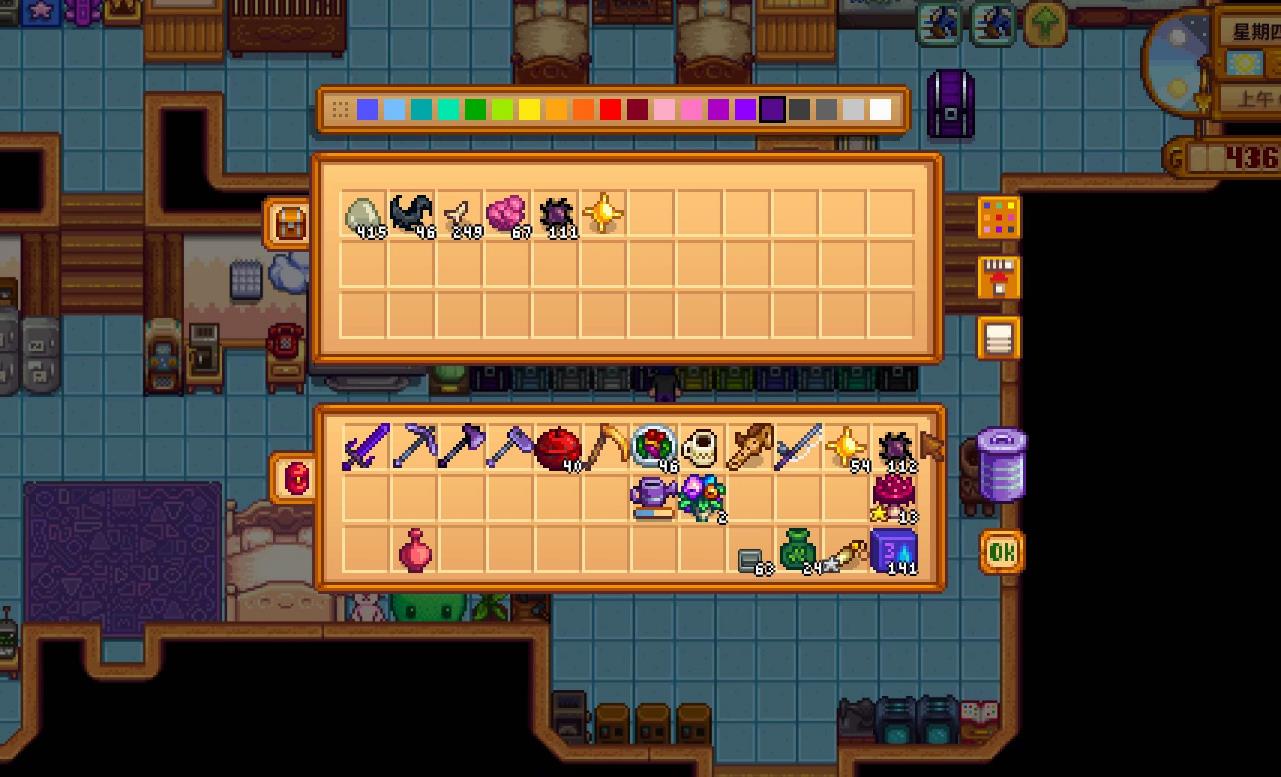
Task: Organize the chest with the sort button
Action: pyautogui.click(x=999, y=338)
